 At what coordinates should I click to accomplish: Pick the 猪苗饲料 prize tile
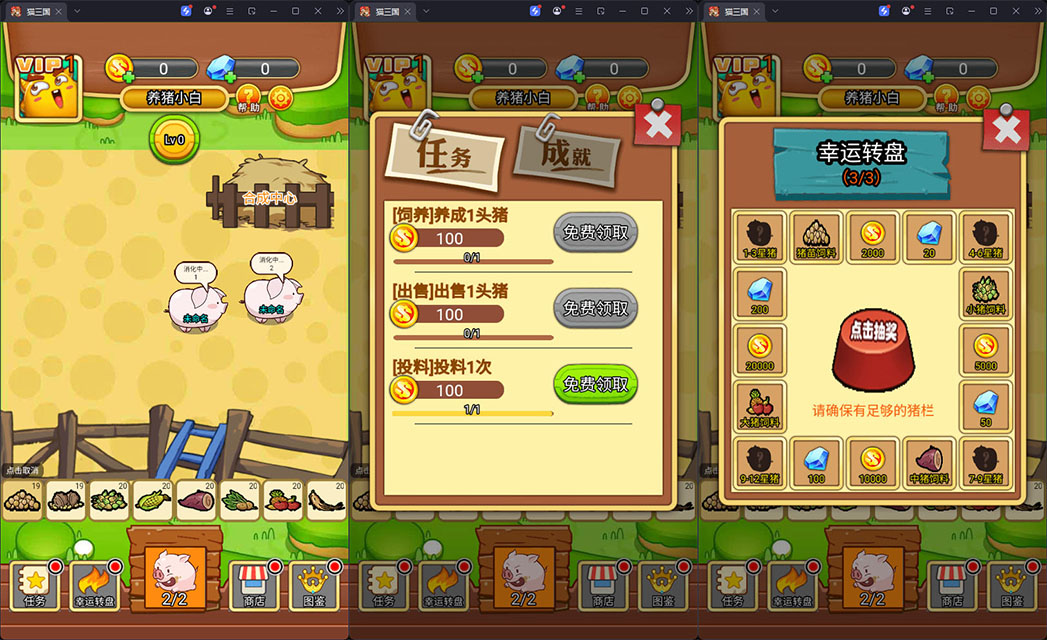pyautogui.click(x=816, y=236)
